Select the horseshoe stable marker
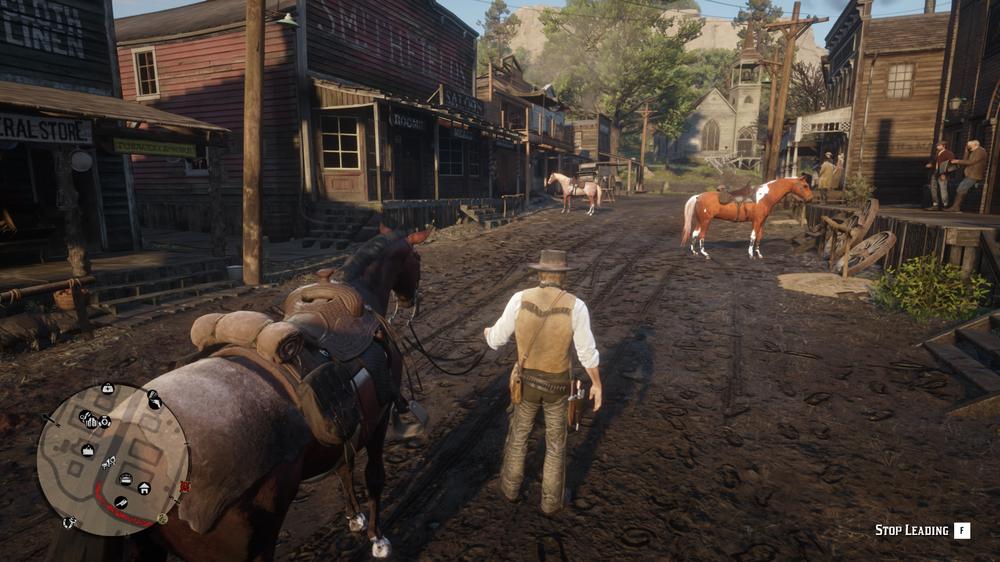Image resolution: width=1000 pixels, height=562 pixels. 68,522
